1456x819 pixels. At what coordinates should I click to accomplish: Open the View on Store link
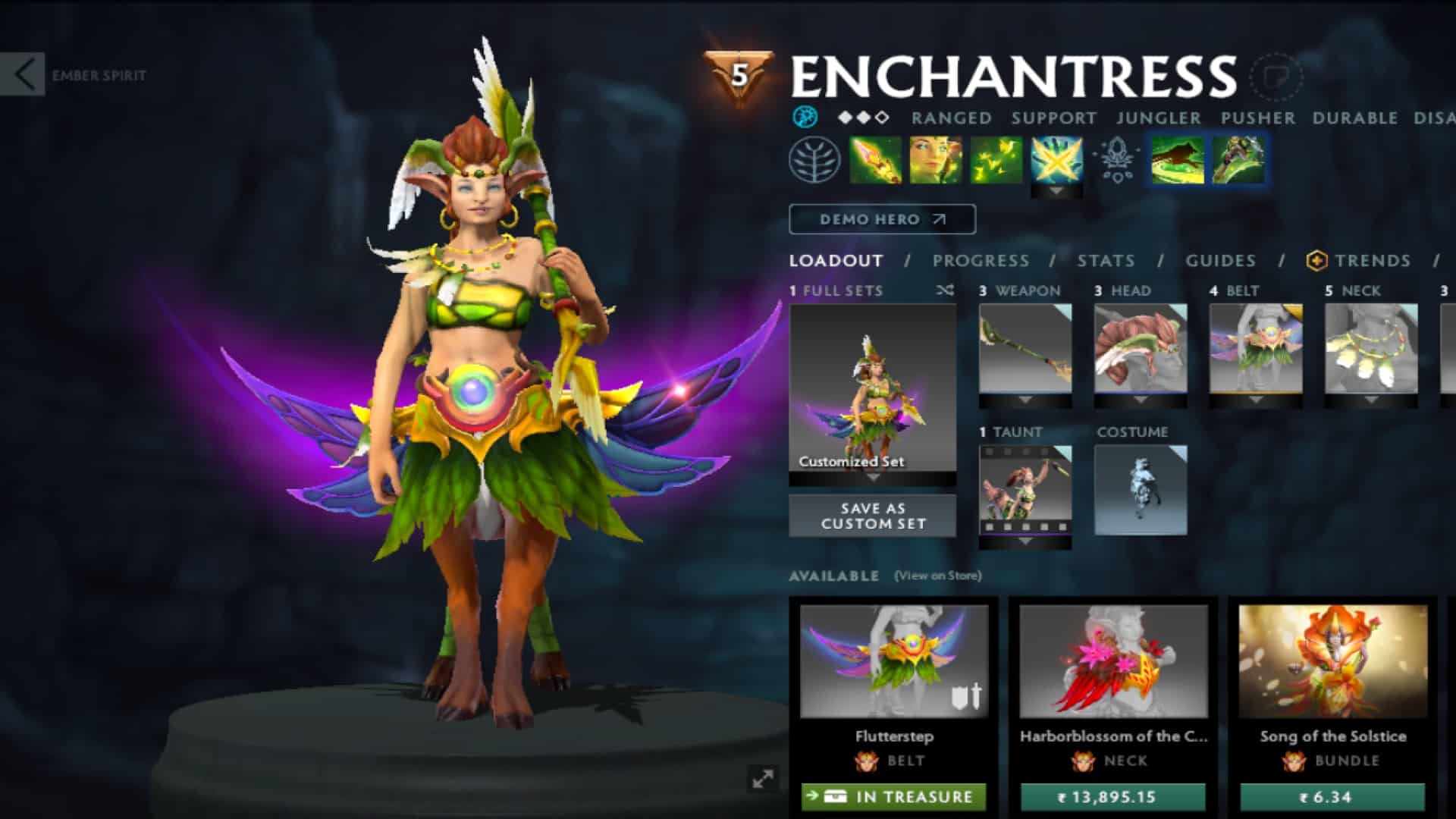pyautogui.click(x=939, y=576)
